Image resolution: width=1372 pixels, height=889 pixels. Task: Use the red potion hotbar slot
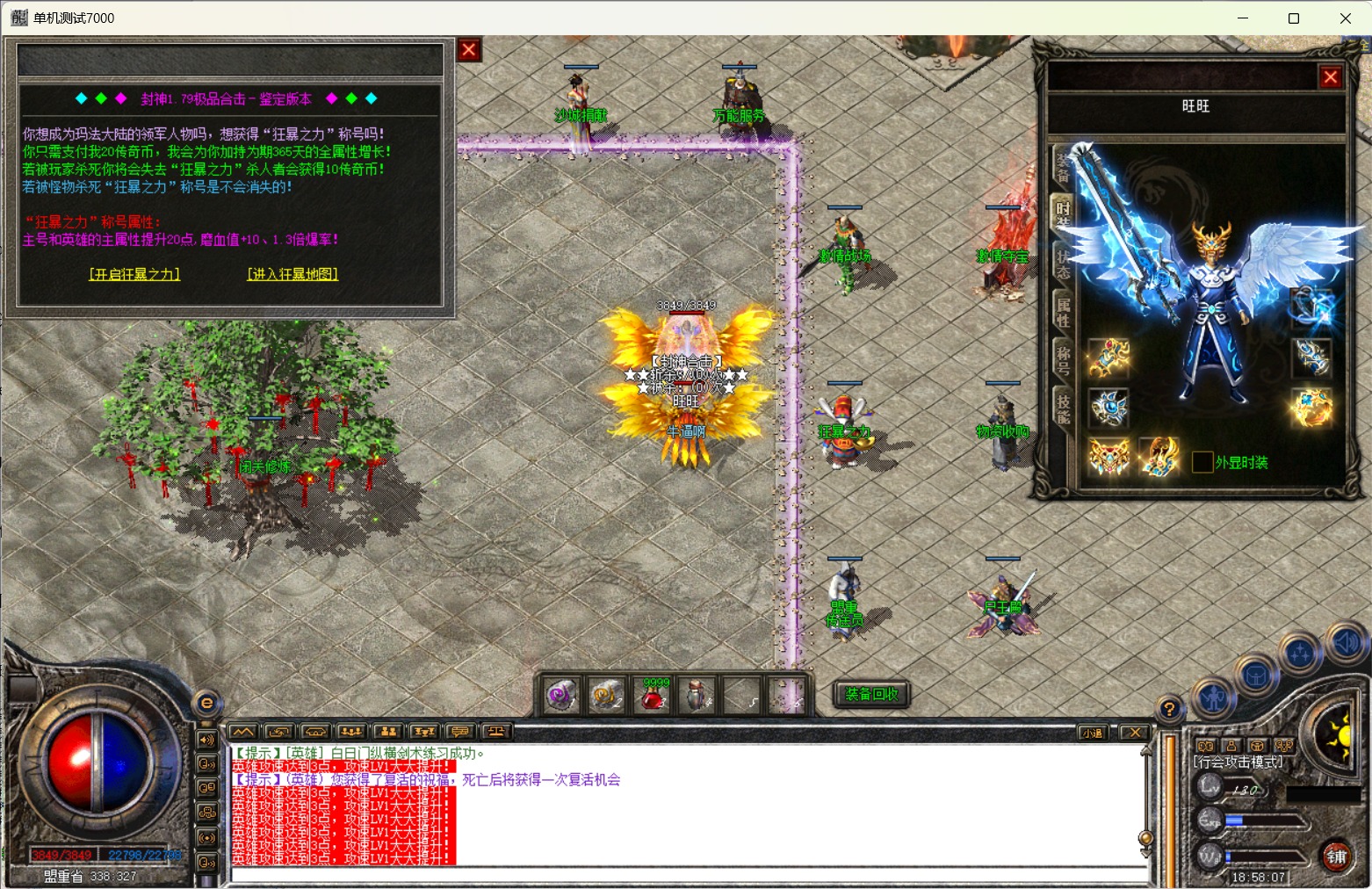653,696
